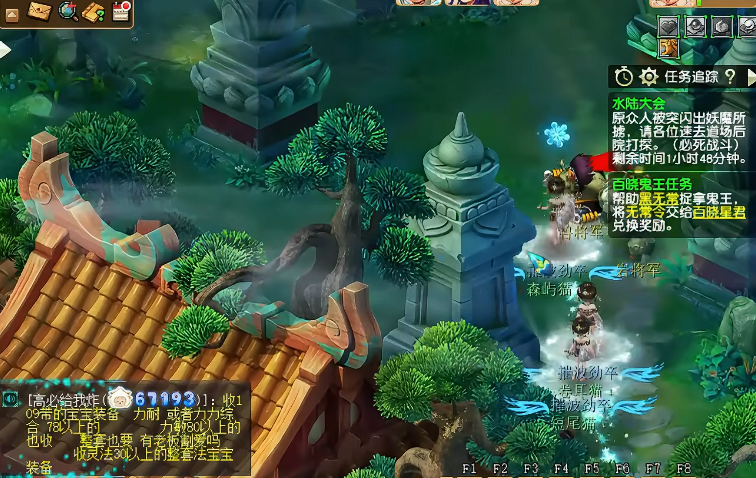Screen dimensions: 756x478
Task: Click the white arrow at the left screen edge
Action: (x=4, y=48)
